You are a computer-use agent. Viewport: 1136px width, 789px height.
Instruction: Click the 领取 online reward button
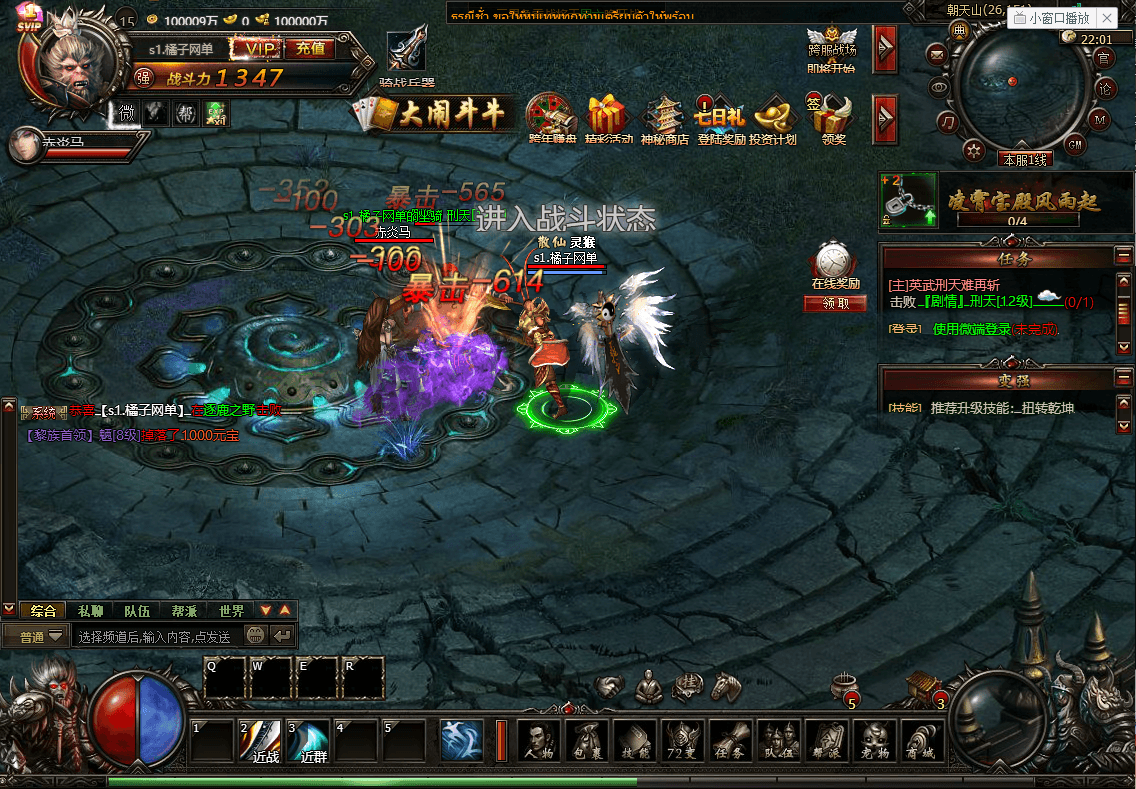coord(834,303)
